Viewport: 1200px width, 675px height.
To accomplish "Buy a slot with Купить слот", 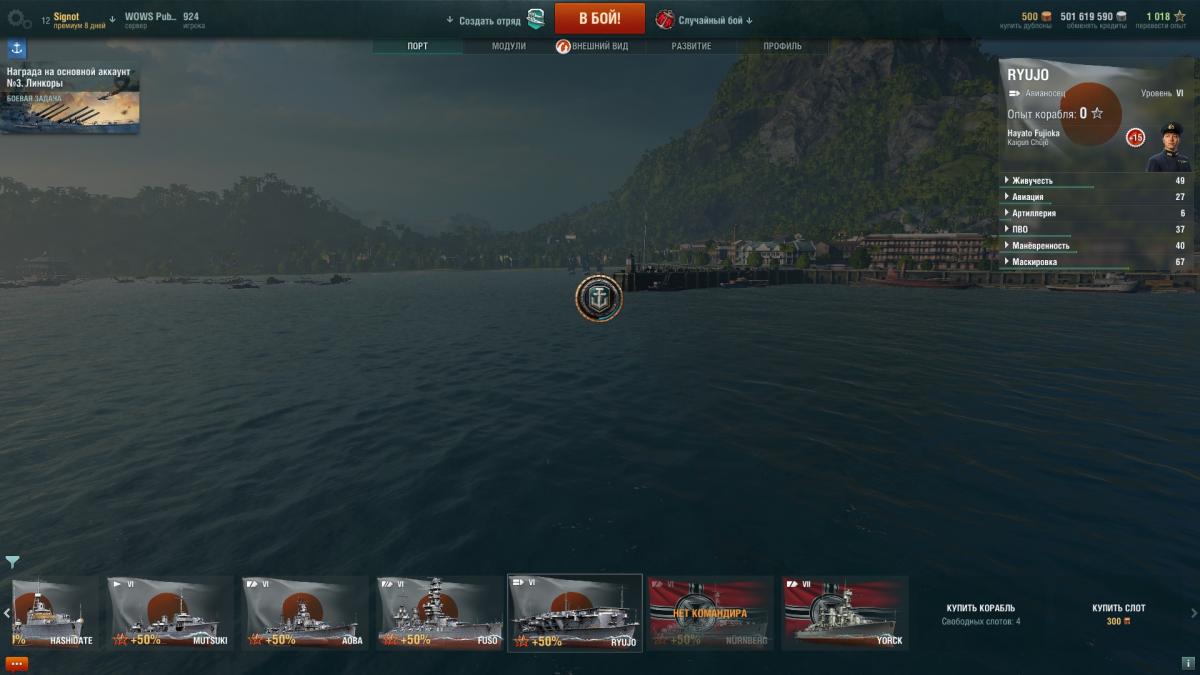I will click(1118, 608).
